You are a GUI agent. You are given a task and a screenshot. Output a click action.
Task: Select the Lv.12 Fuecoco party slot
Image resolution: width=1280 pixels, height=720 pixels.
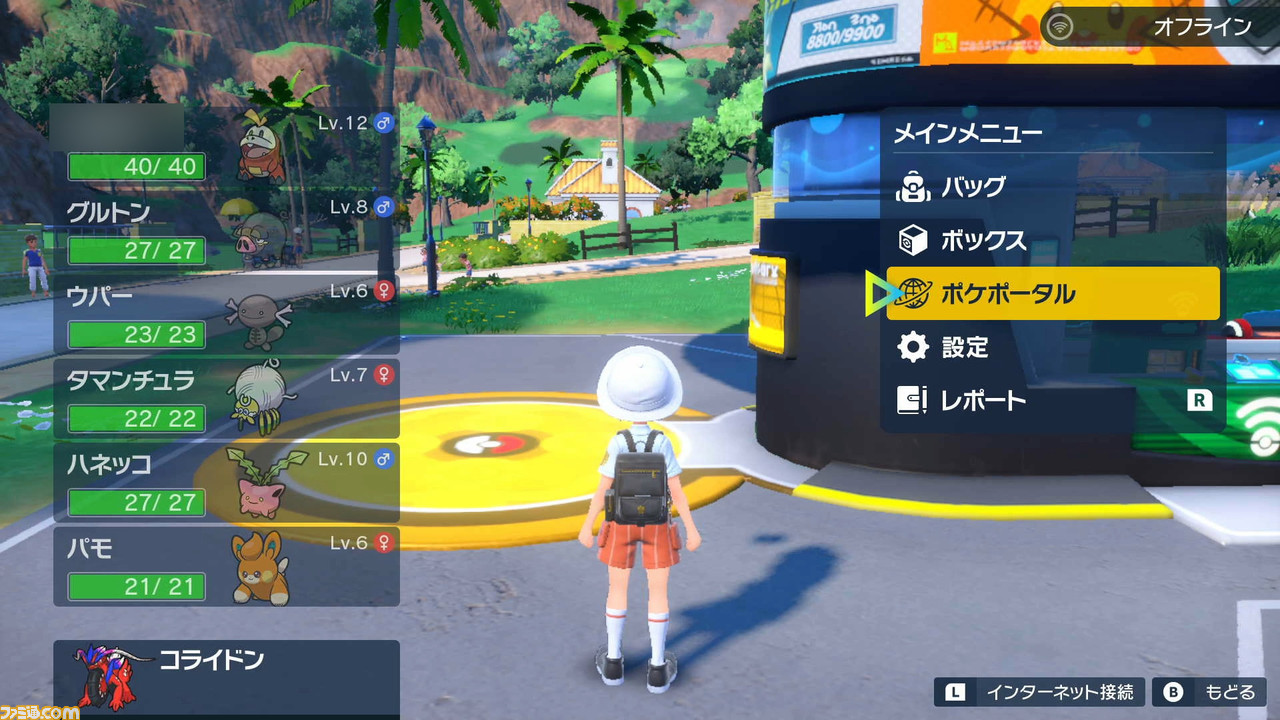click(226, 146)
